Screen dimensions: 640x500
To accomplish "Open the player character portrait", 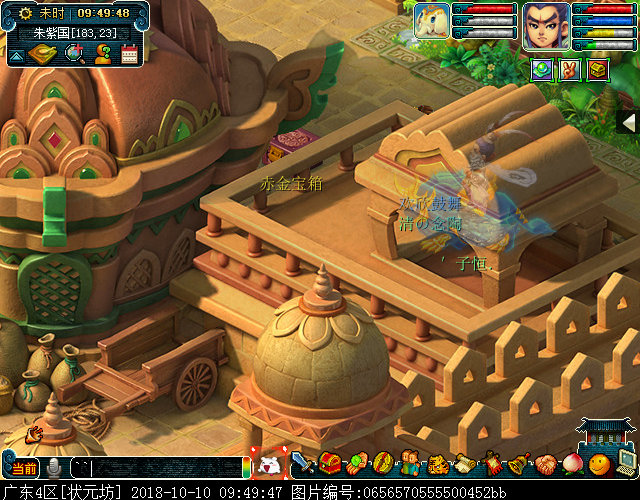I will (x=545, y=23).
